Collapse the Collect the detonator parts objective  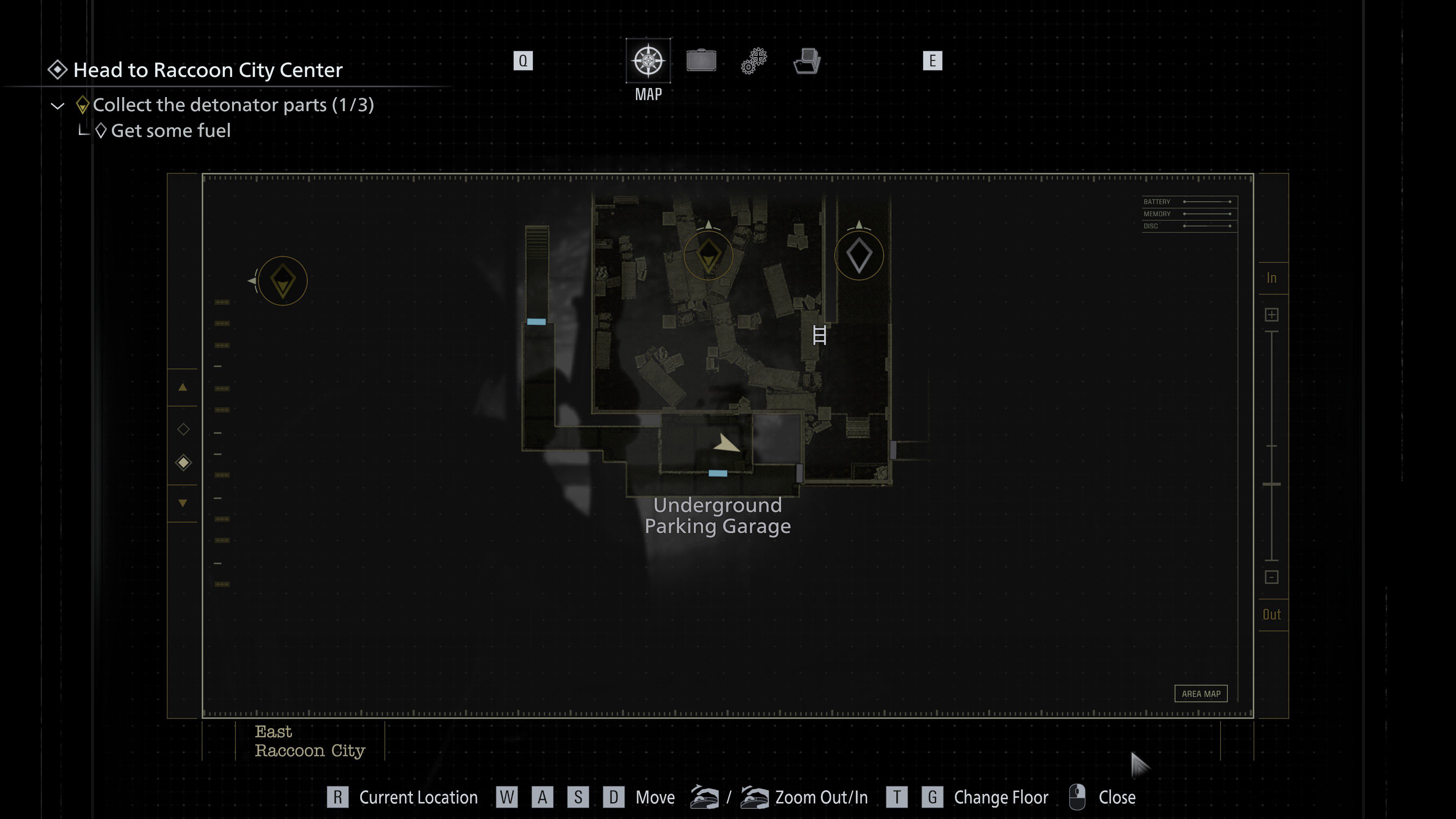click(x=57, y=105)
